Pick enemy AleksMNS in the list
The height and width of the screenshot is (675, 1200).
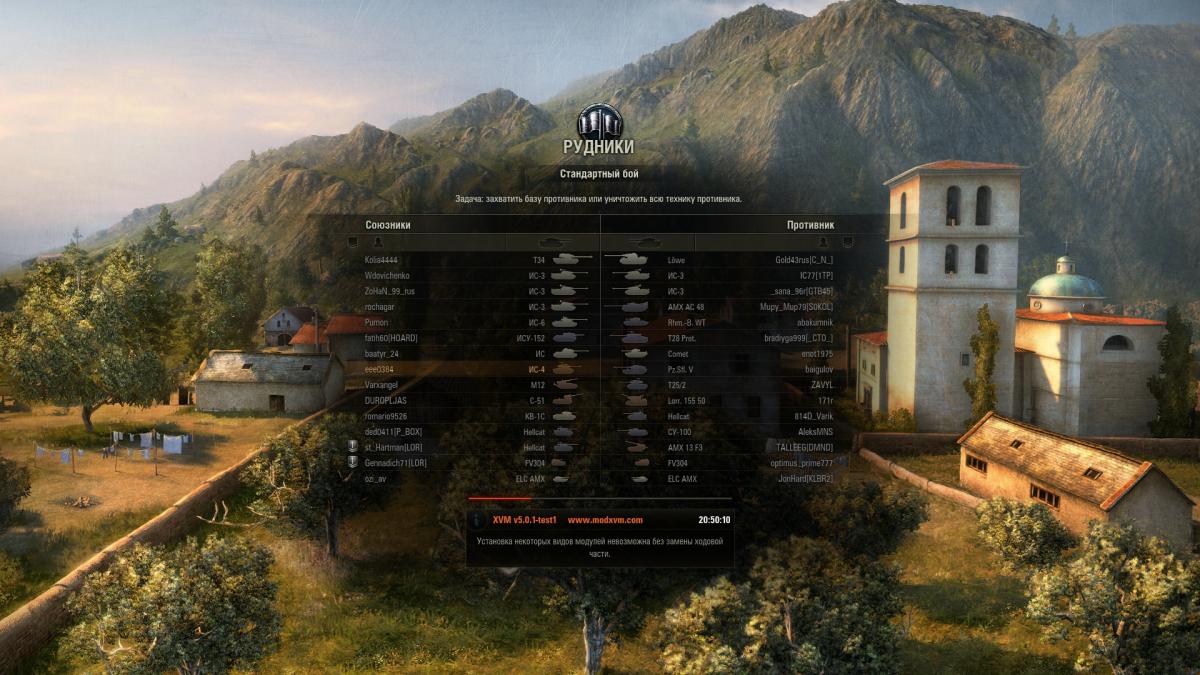(x=811, y=432)
